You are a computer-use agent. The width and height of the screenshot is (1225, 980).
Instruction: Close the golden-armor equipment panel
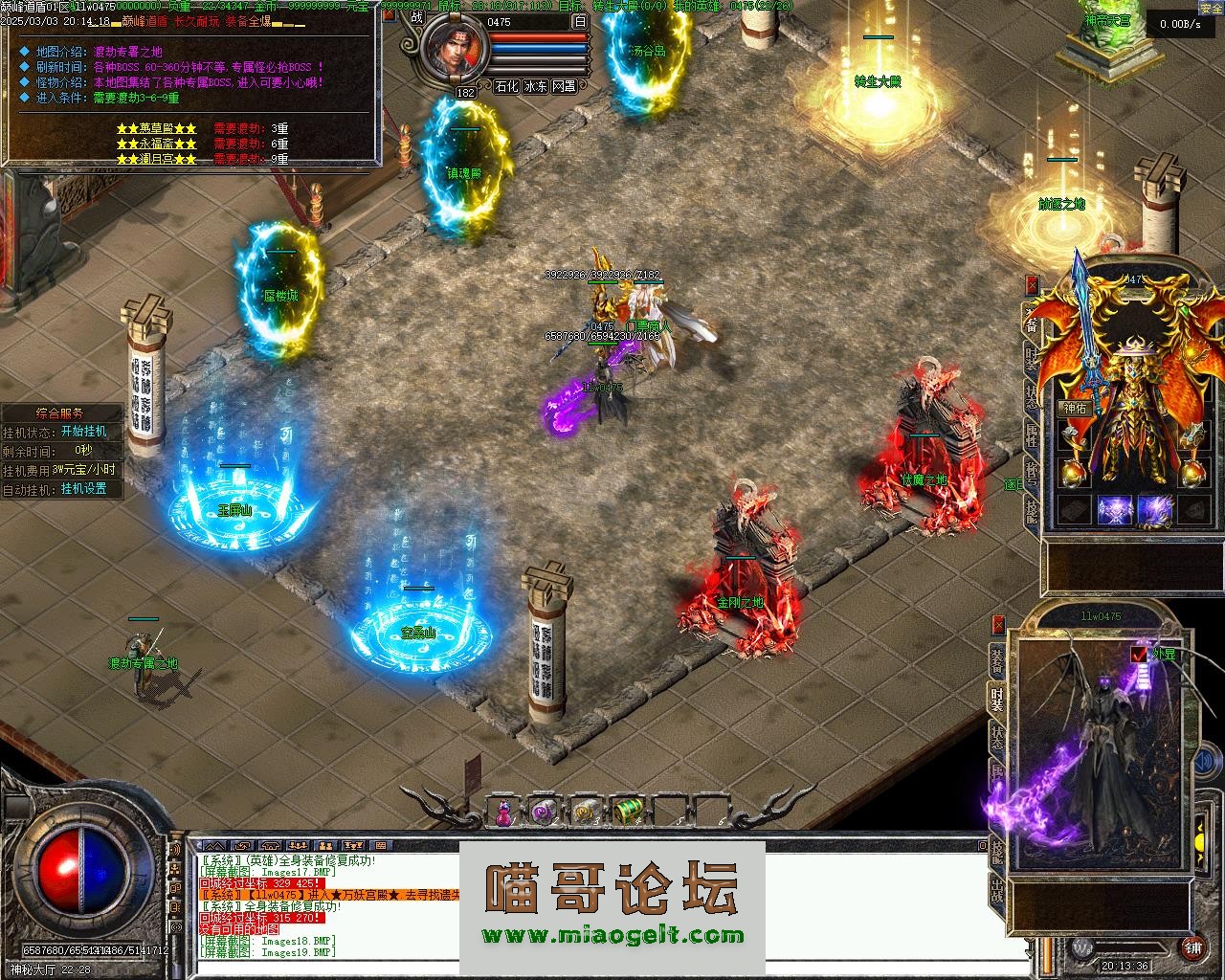click(1032, 284)
